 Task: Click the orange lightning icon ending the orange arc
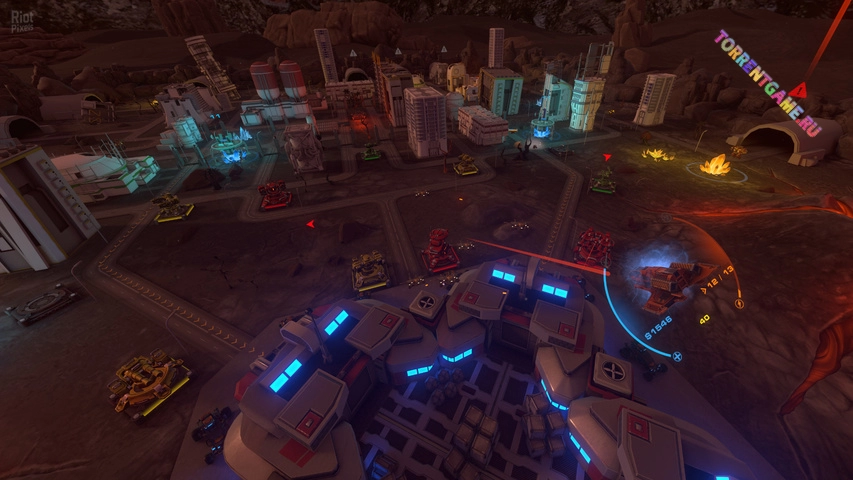[739, 303]
